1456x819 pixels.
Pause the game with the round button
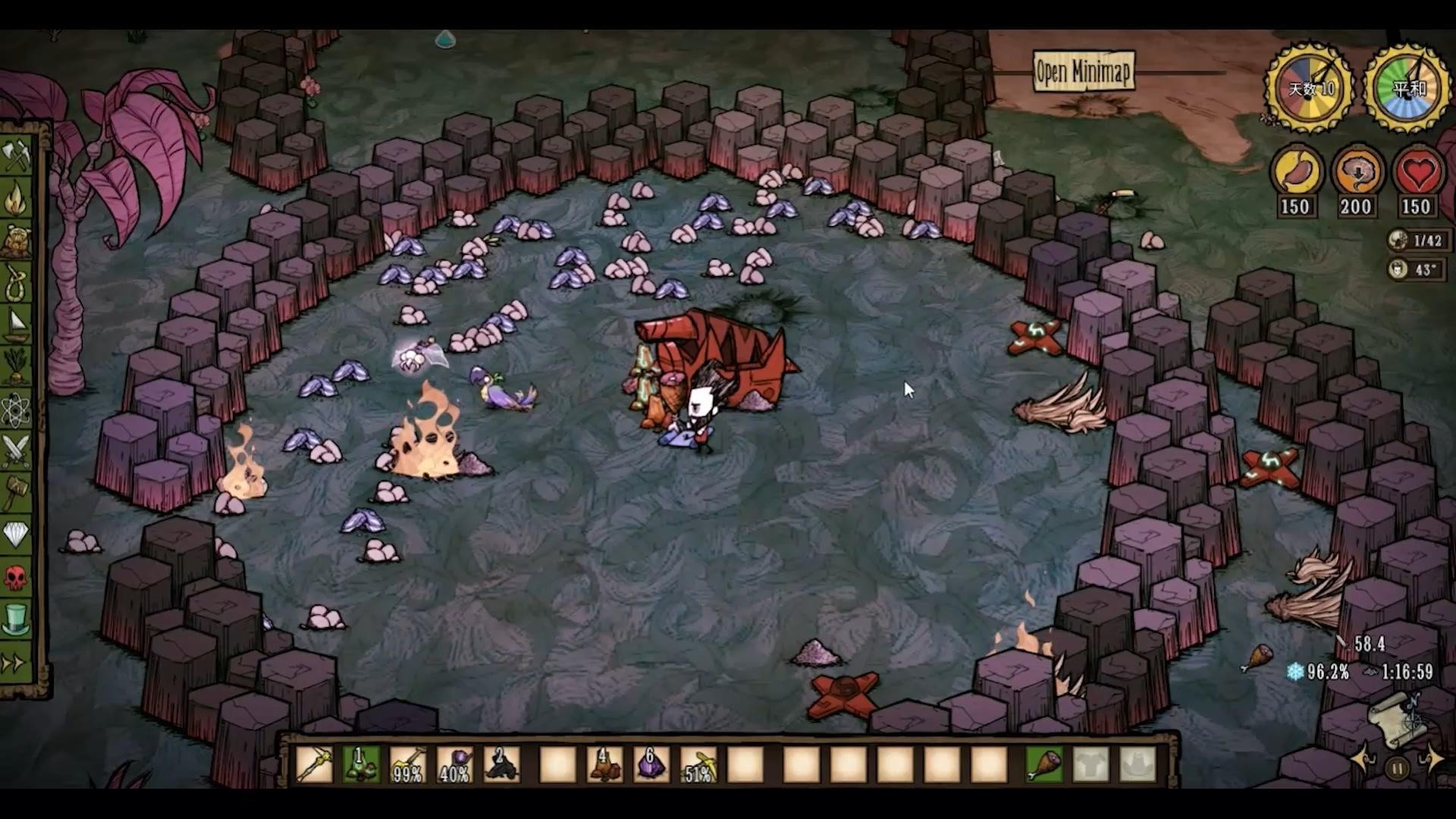[x=1397, y=769]
